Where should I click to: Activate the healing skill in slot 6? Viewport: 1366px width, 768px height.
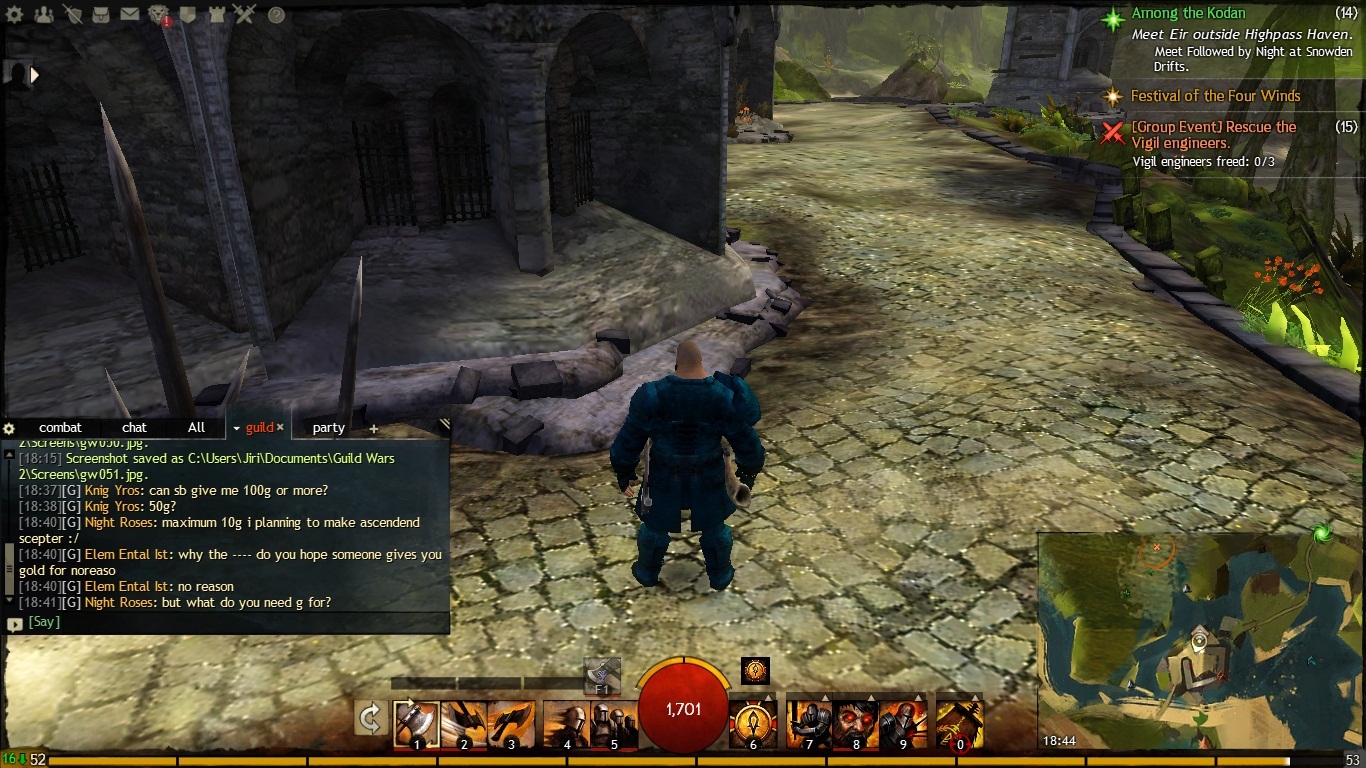coord(754,724)
